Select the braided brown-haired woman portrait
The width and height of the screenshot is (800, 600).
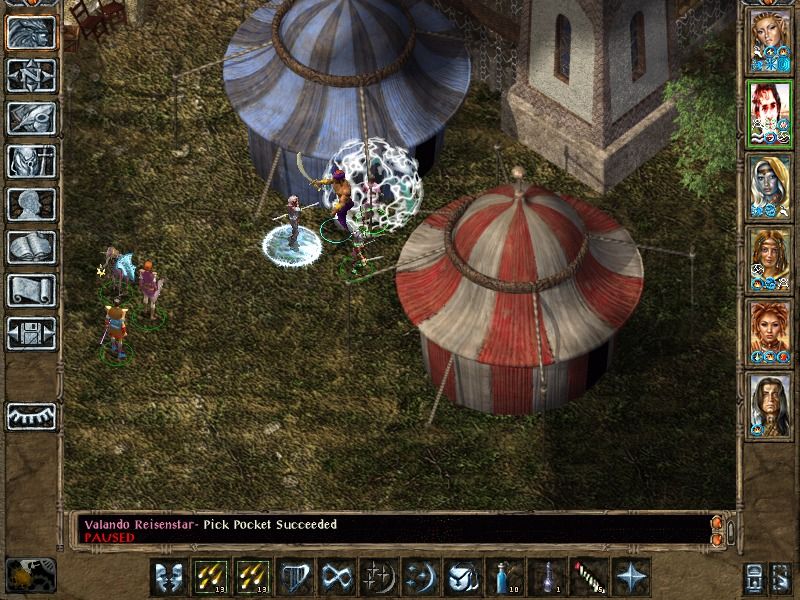coord(770,259)
